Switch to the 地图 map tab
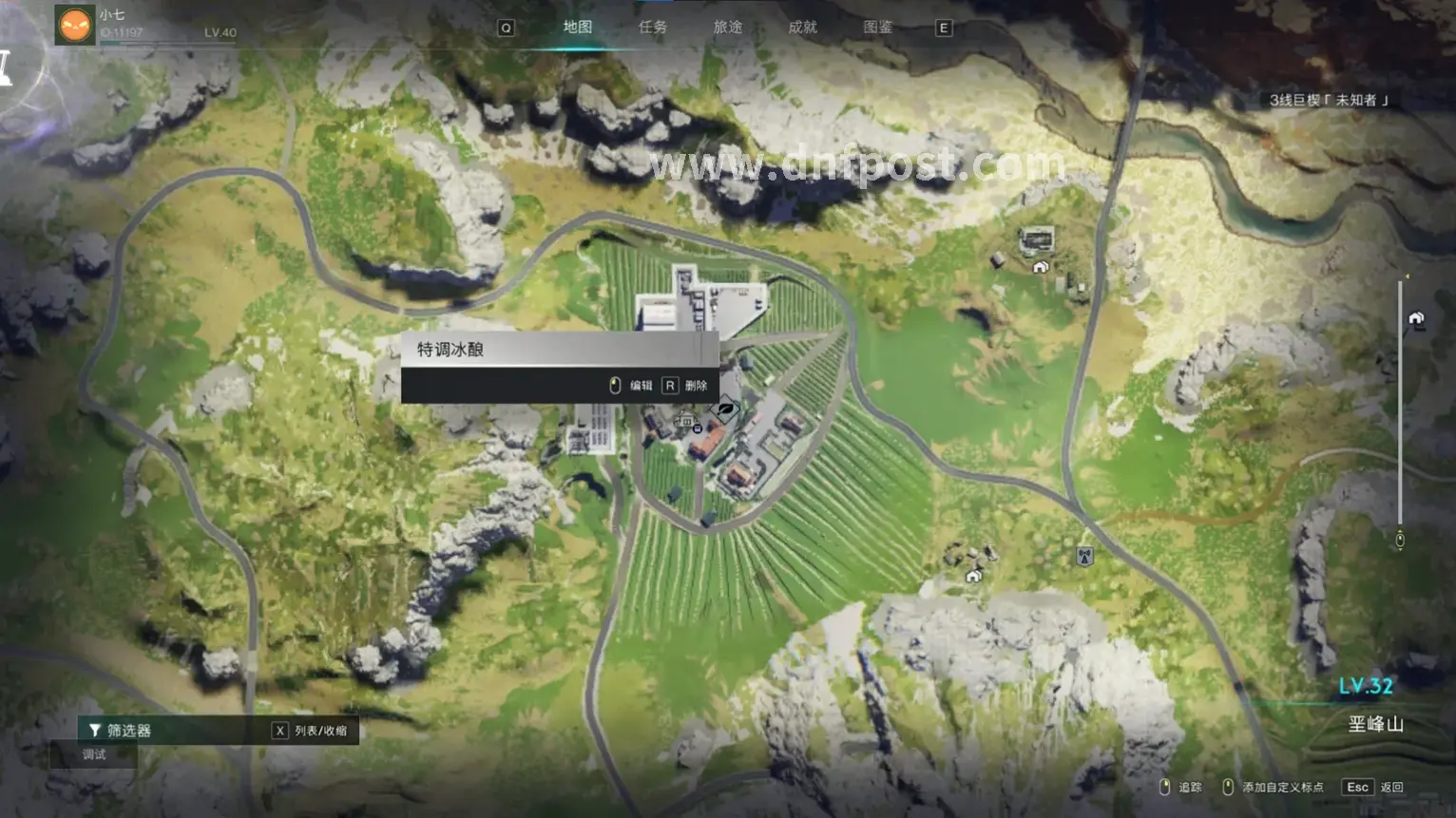The width and height of the screenshot is (1456, 818). [x=577, y=28]
